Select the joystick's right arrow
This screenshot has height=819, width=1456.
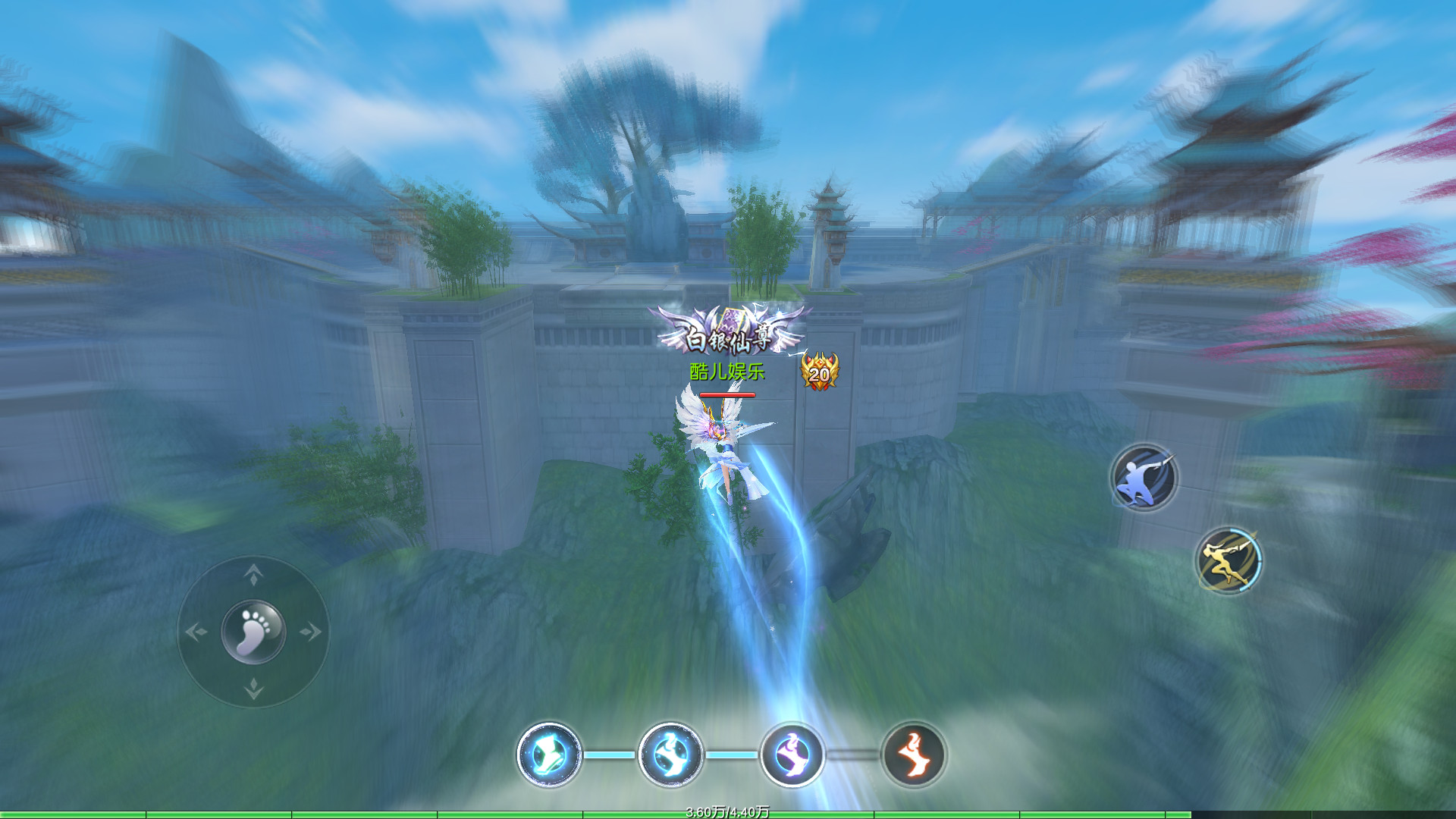click(311, 632)
